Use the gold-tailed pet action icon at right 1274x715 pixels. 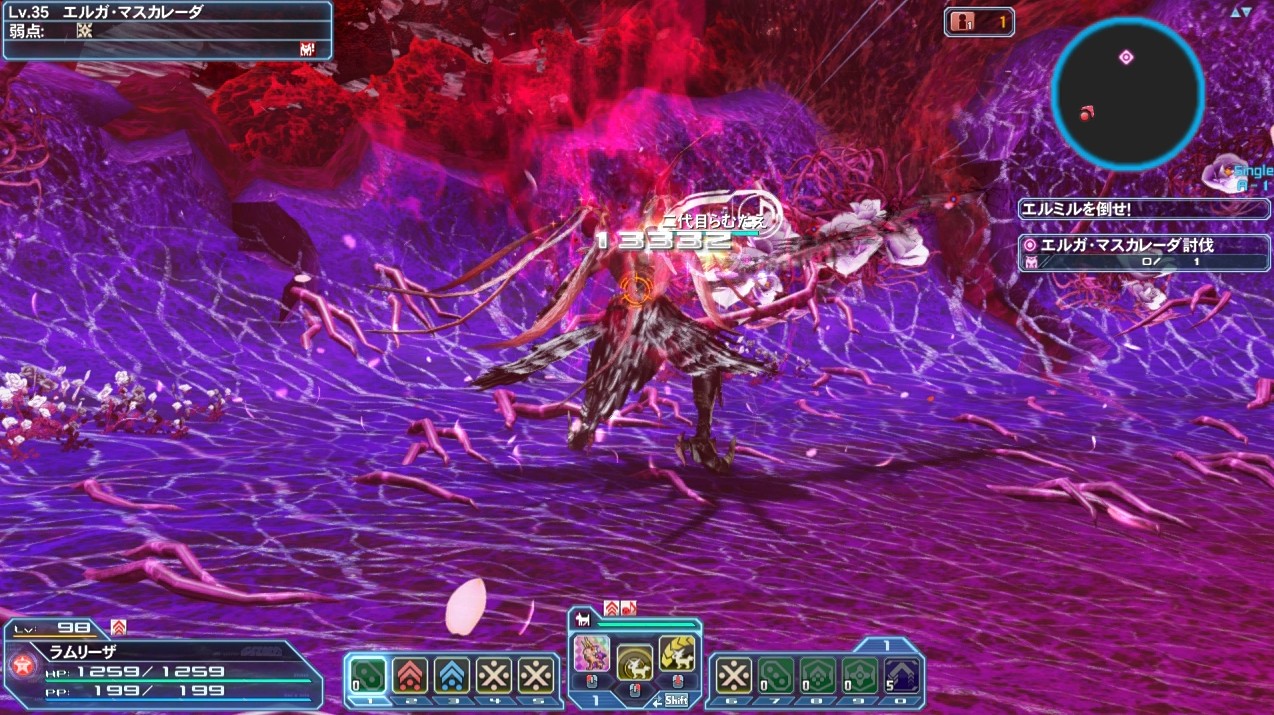click(x=677, y=653)
